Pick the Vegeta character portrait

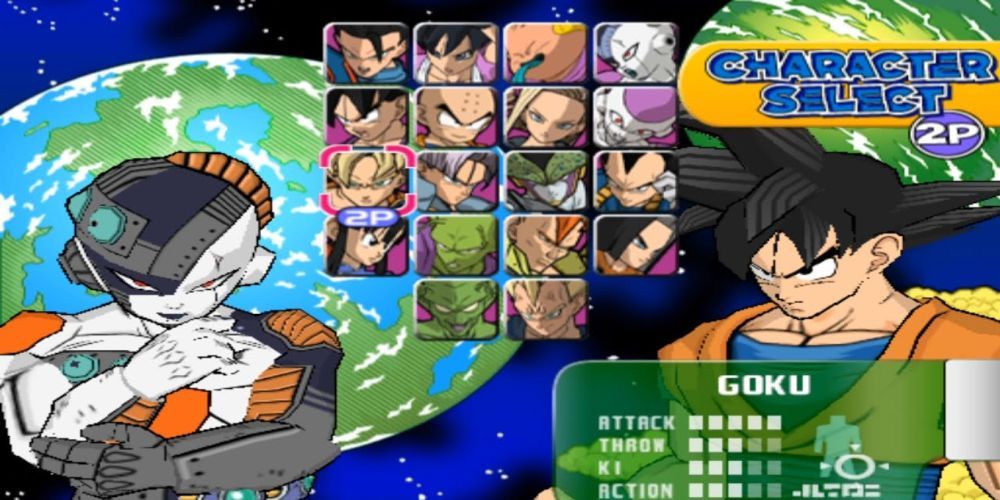[636, 181]
